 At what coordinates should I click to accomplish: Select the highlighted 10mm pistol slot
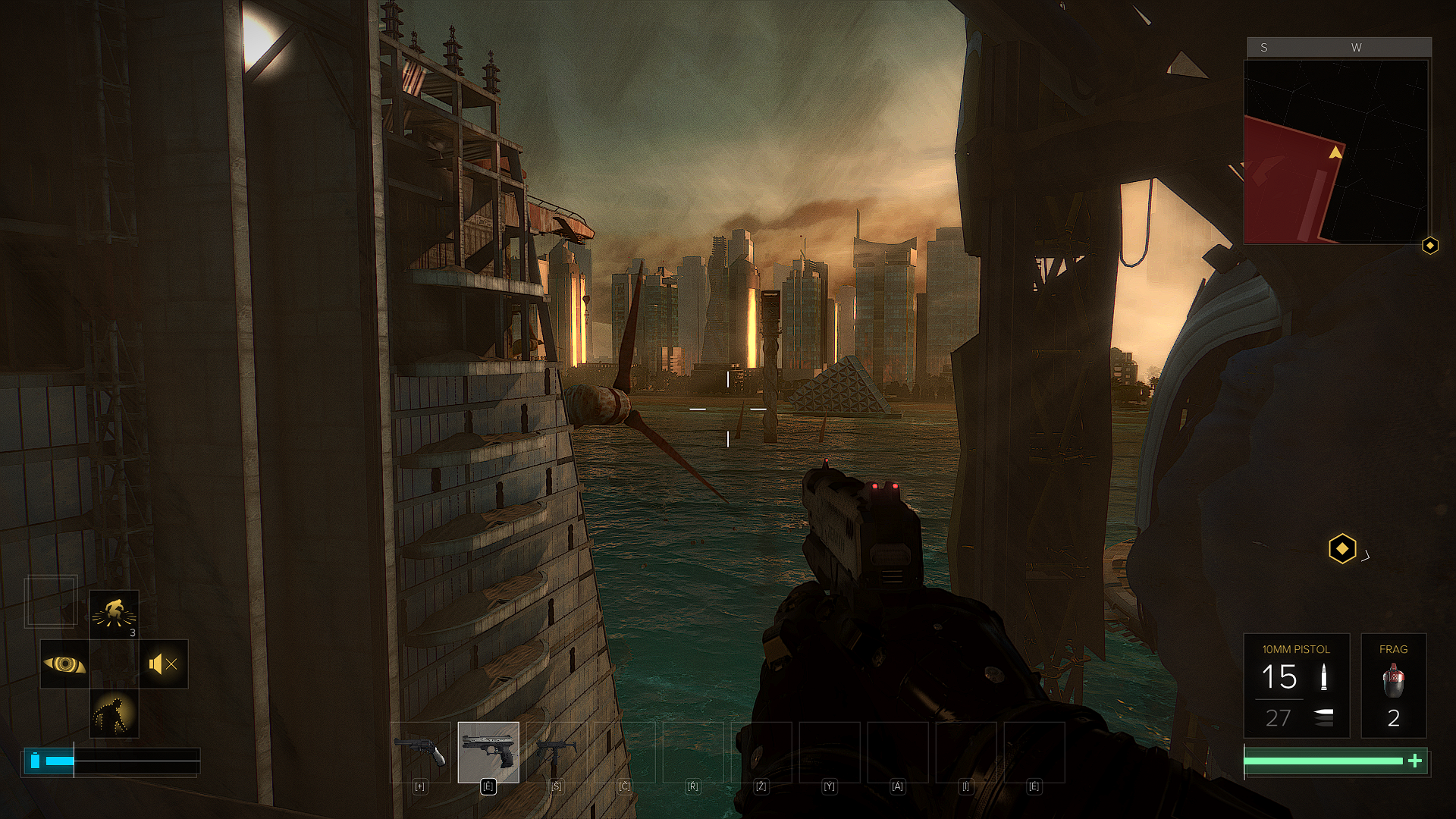coord(488,752)
